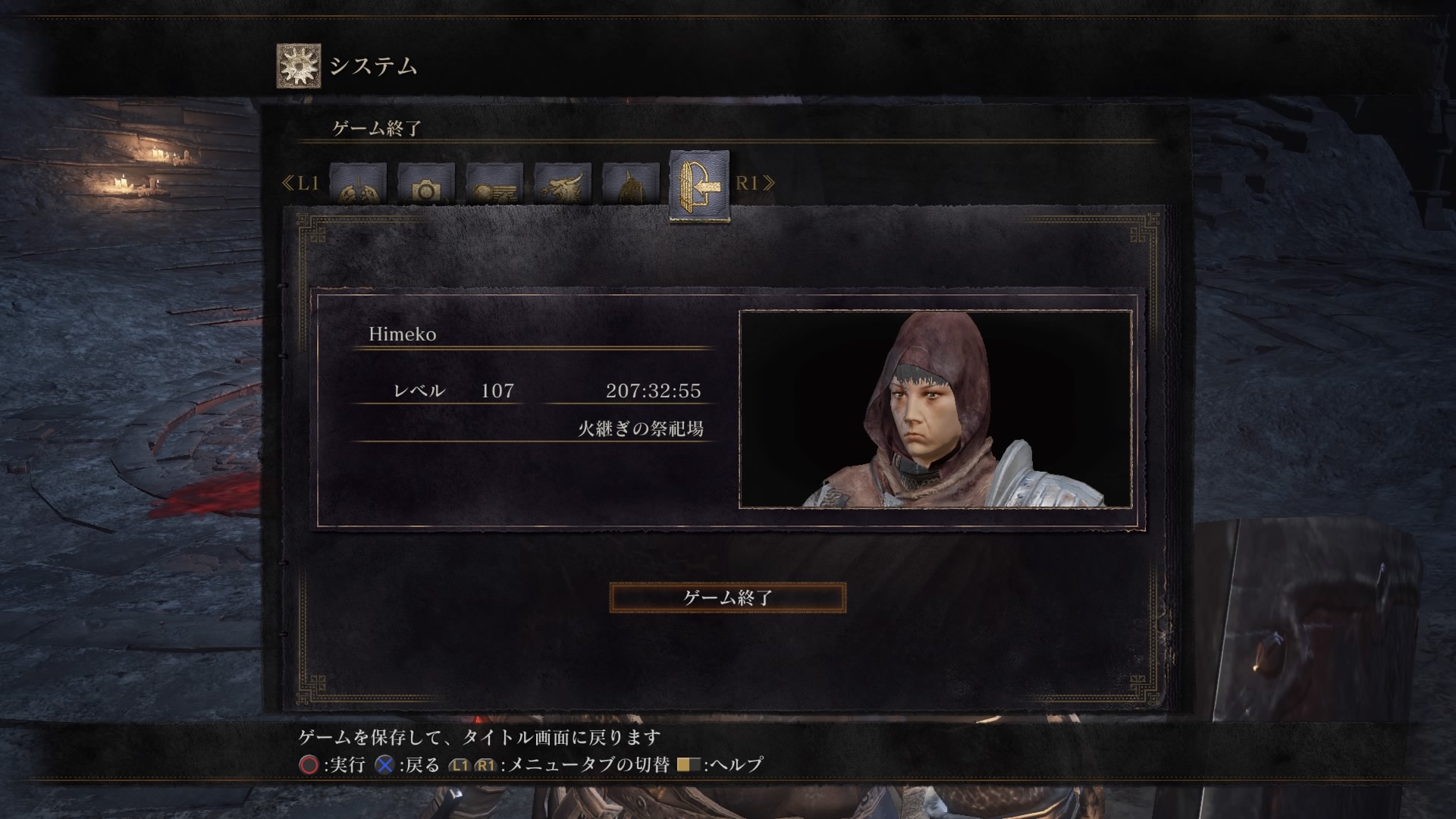
Task: Click the sun emblem beside システム title
Action: tap(298, 67)
